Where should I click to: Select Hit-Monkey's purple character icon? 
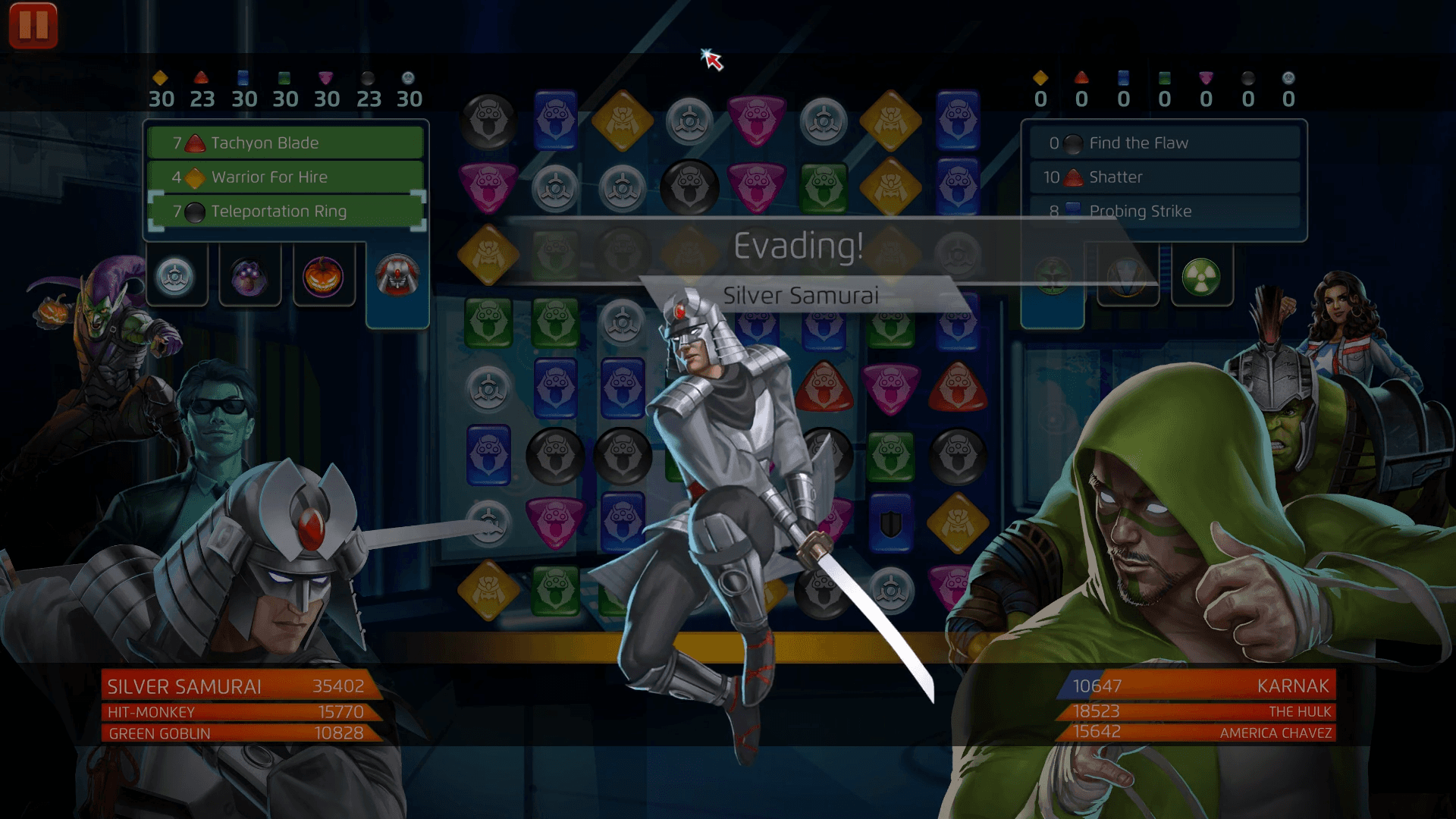[x=250, y=275]
